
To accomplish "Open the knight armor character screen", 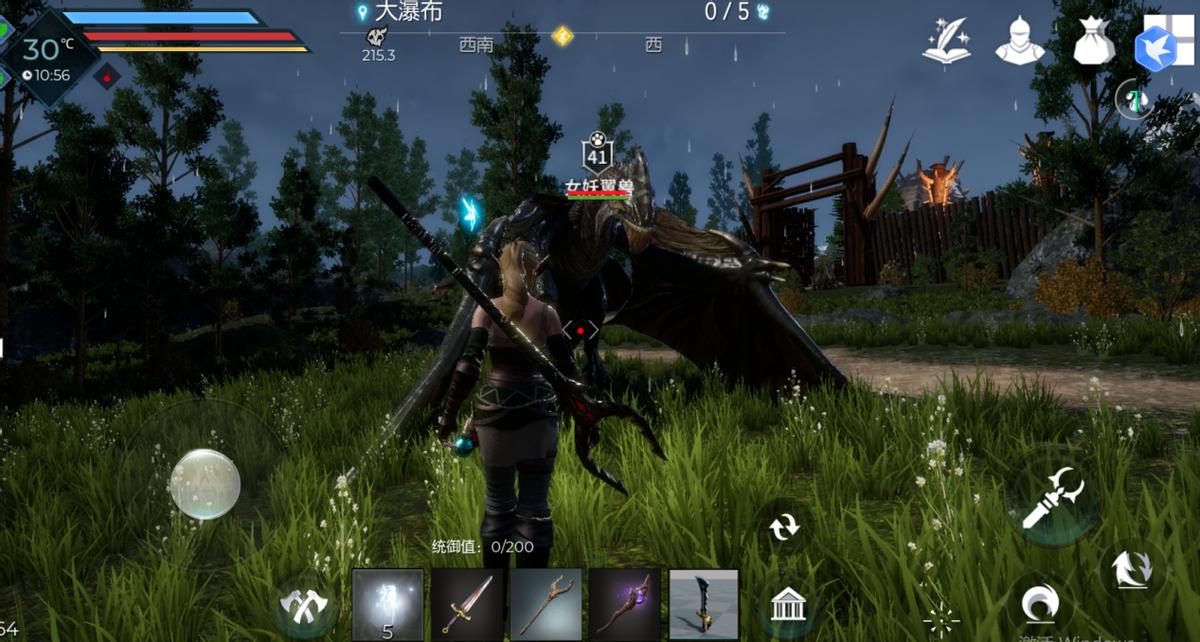I will [1020, 42].
